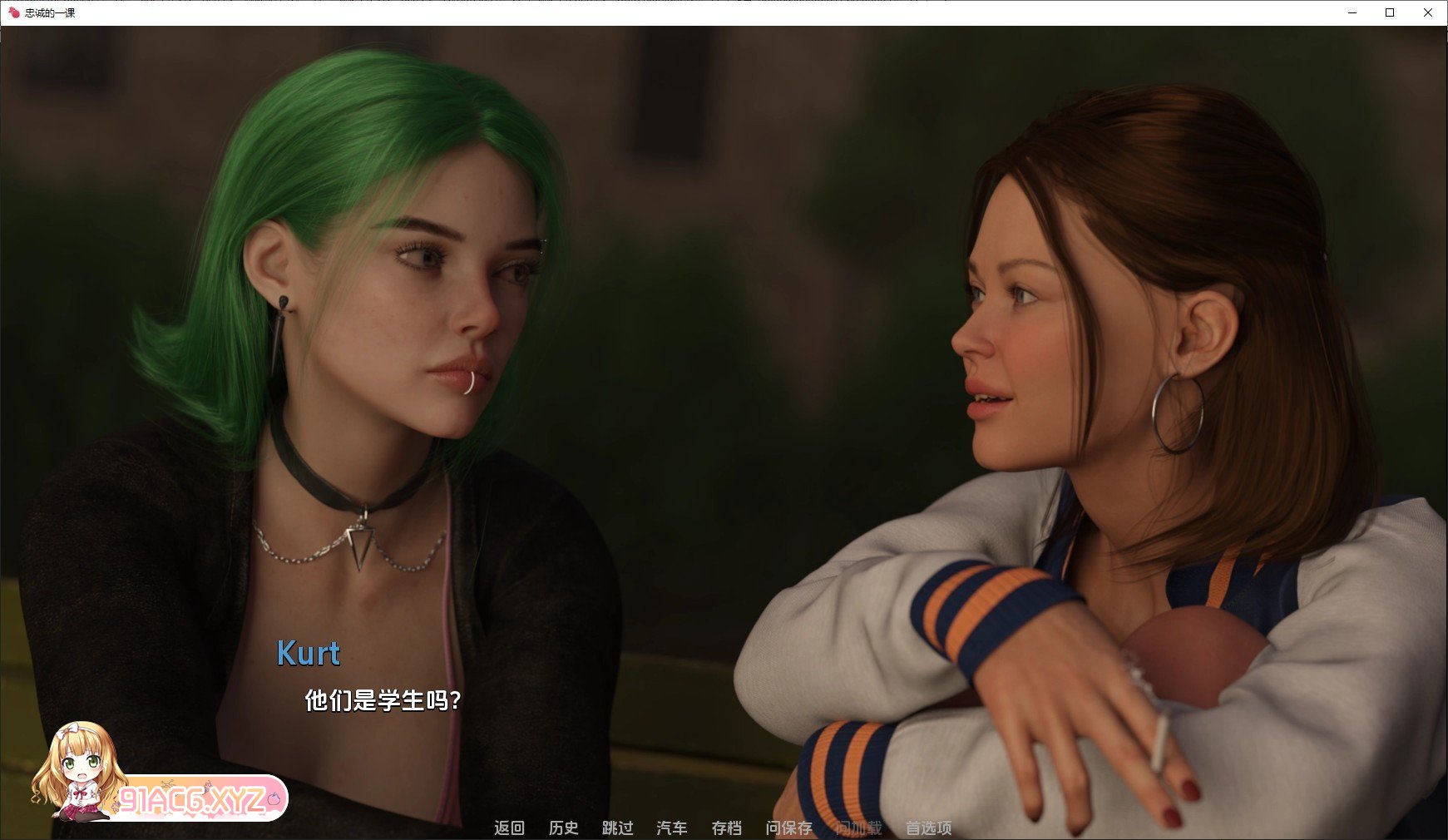1448x840 pixels.
Task: Quick save using 问保存
Action: pyautogui.click(x=788, y=828)
